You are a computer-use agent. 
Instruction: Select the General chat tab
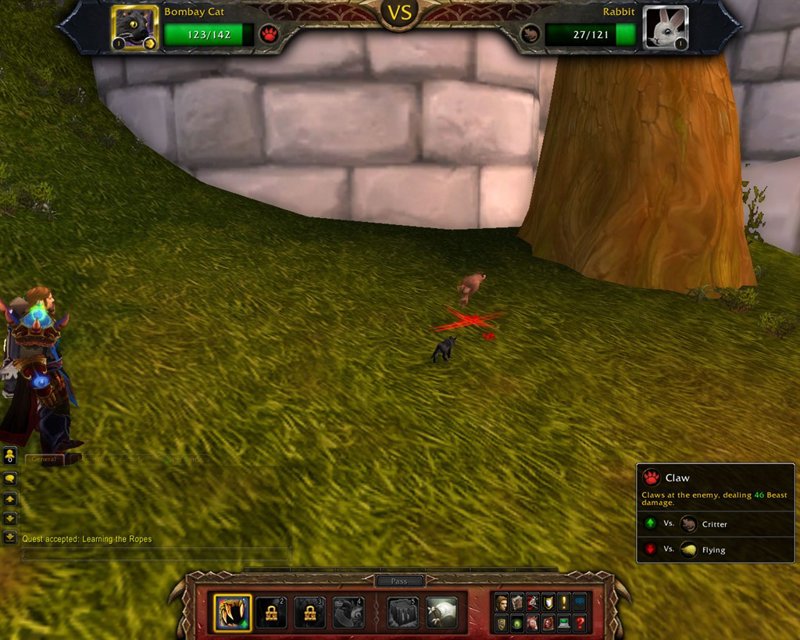point(44,459)
